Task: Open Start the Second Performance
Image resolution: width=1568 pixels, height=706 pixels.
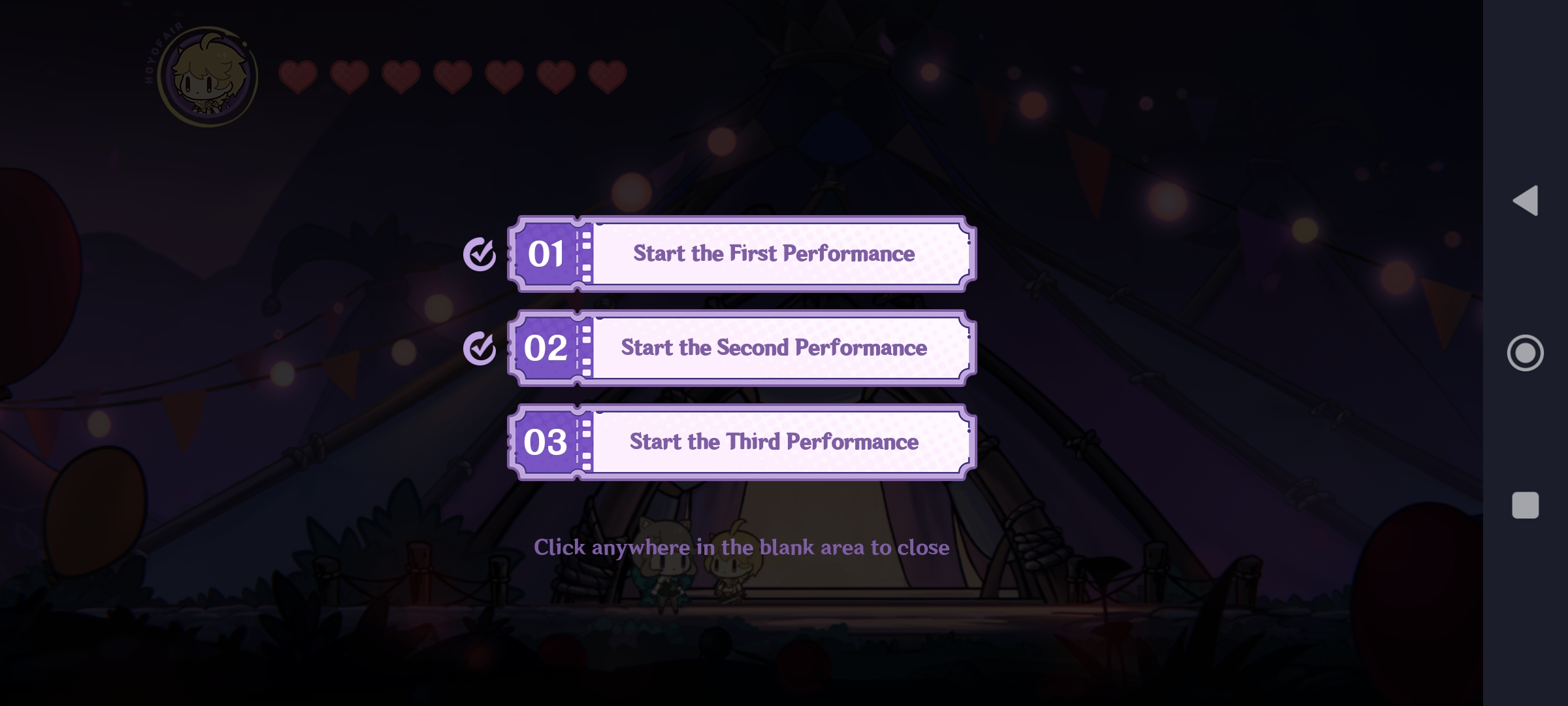Action: point(773,349)
